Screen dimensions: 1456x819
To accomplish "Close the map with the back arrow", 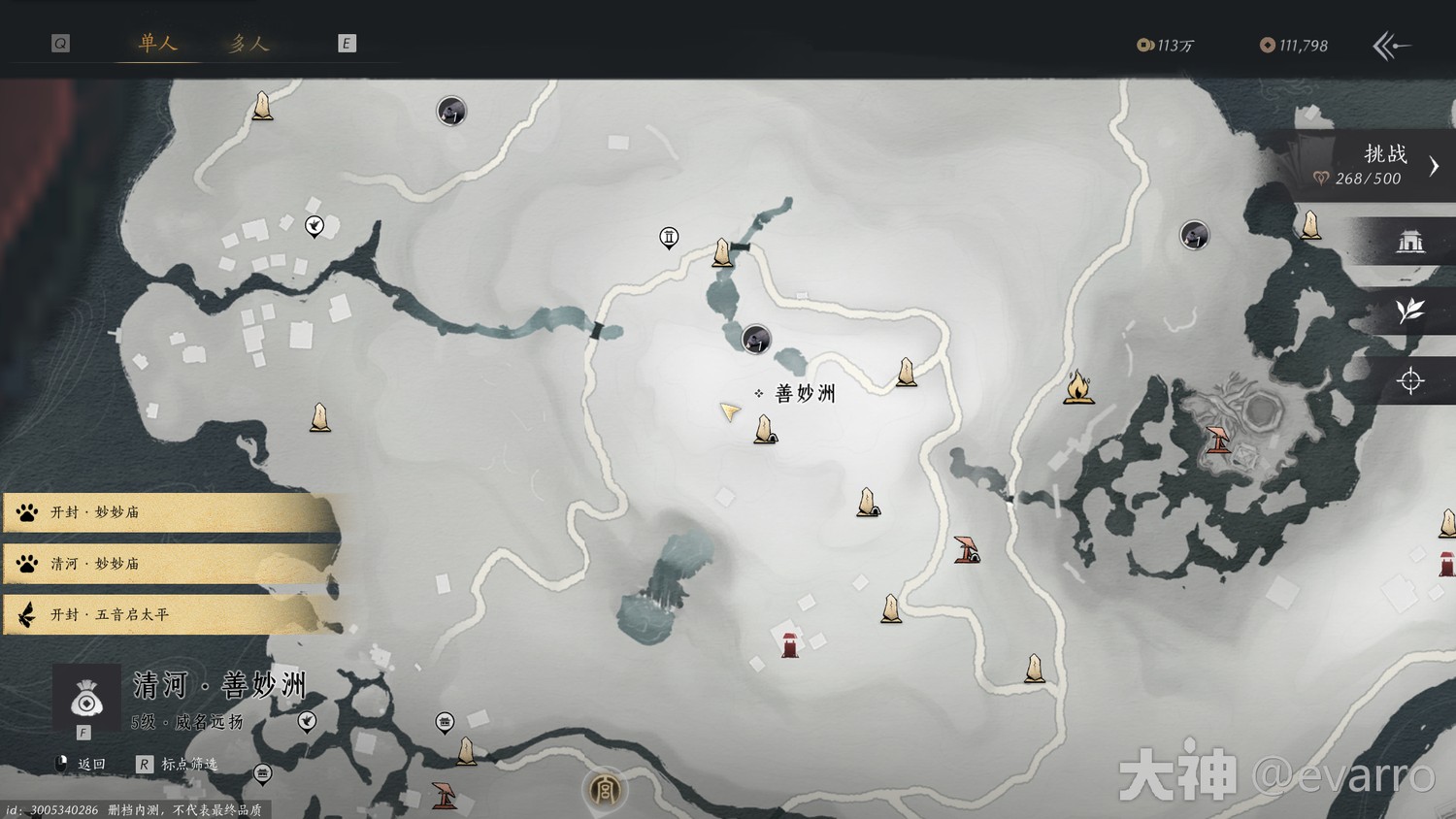I will (1391, 46).
